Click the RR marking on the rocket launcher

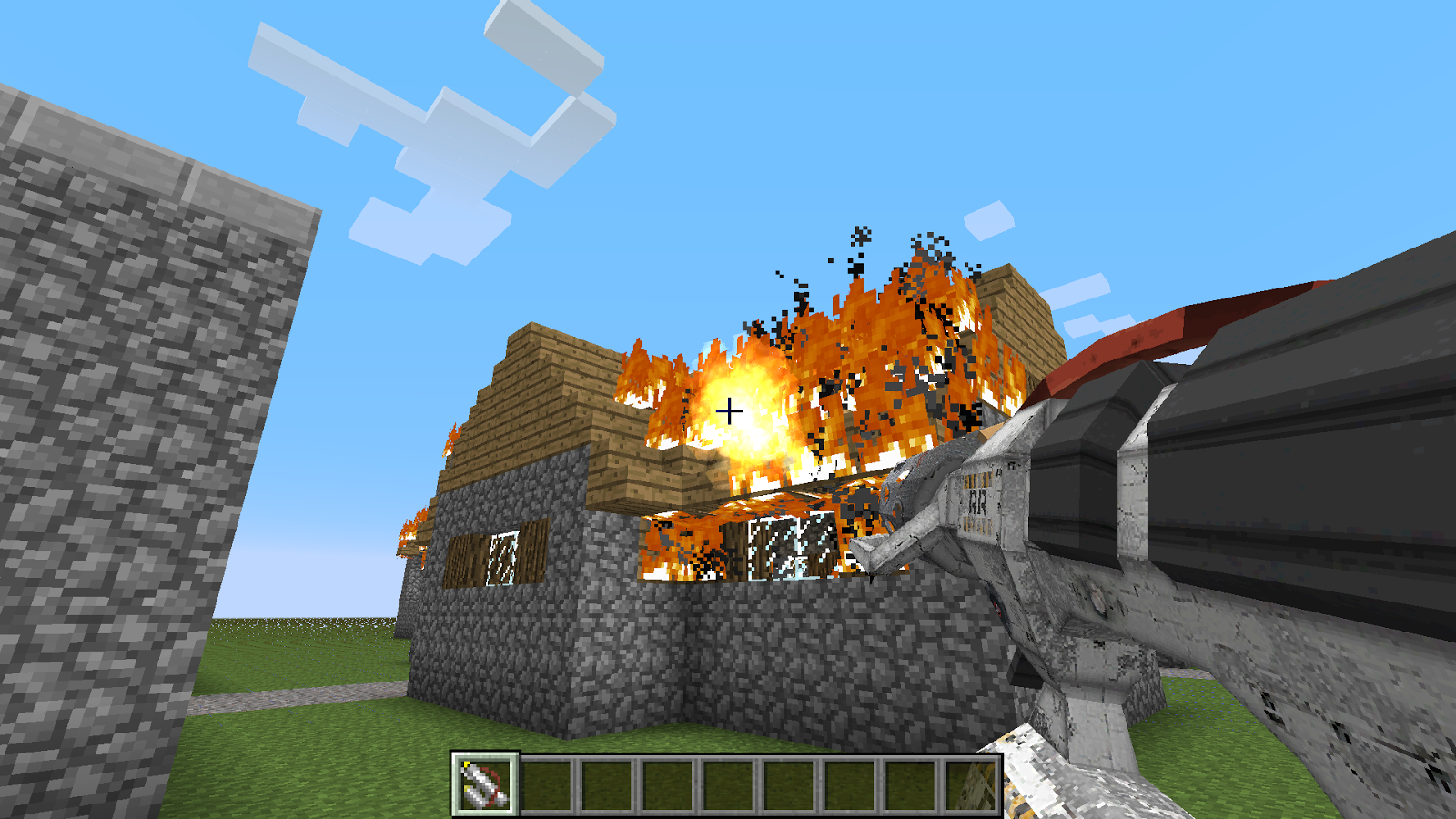pos(980,500)
